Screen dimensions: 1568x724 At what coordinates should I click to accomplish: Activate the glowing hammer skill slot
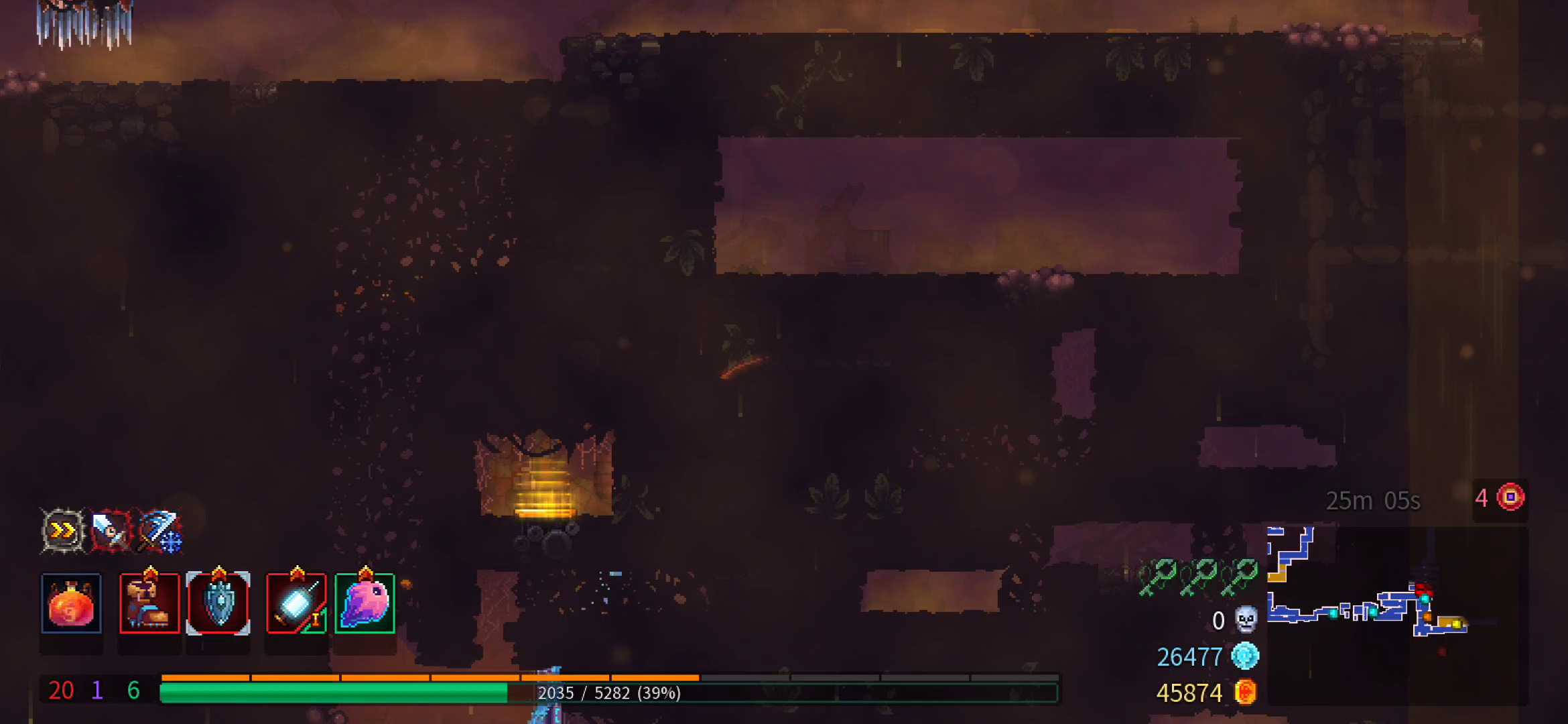[296, 603]
